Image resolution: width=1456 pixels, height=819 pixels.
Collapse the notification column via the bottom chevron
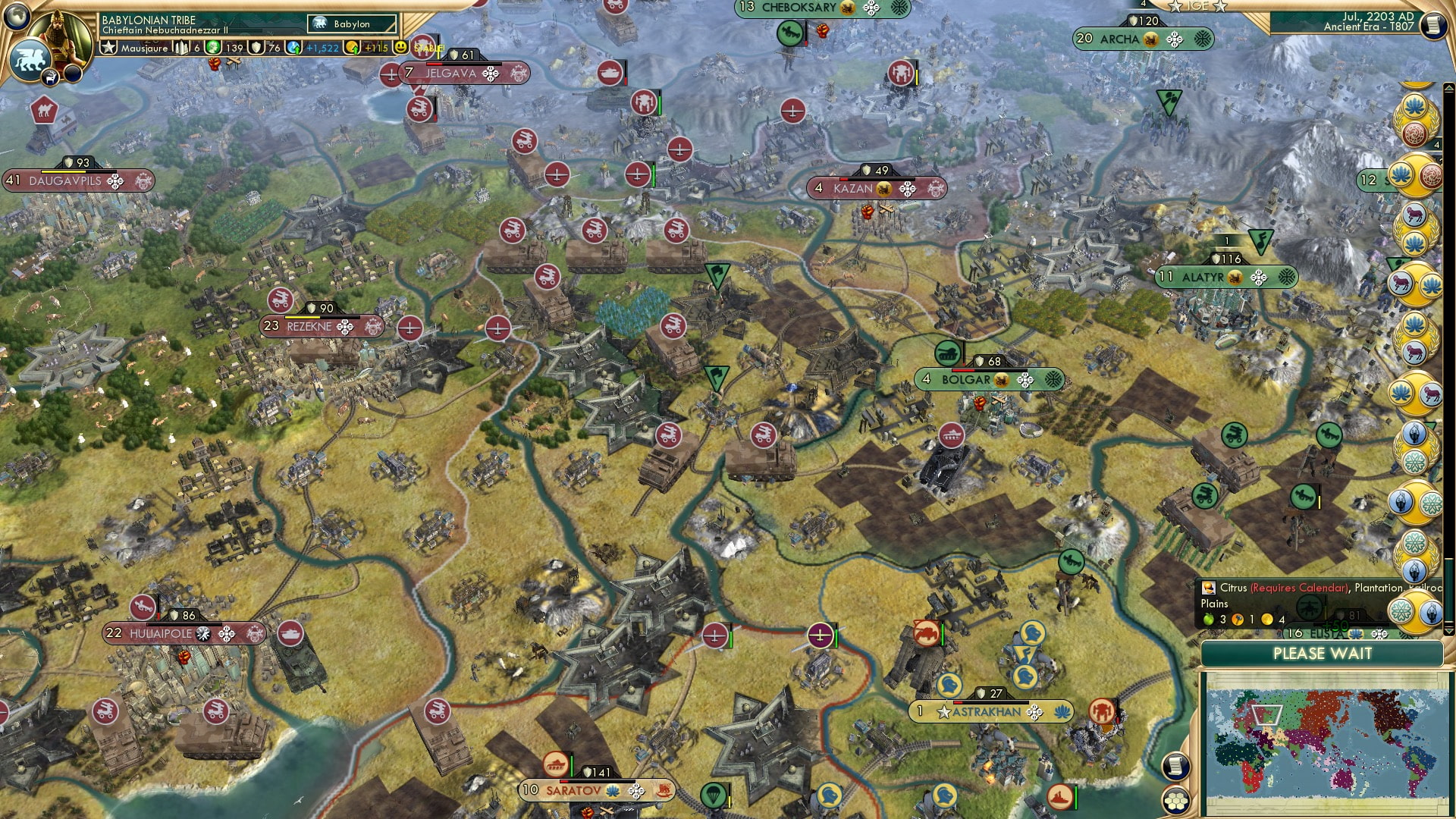click(x=1449, y=631)
